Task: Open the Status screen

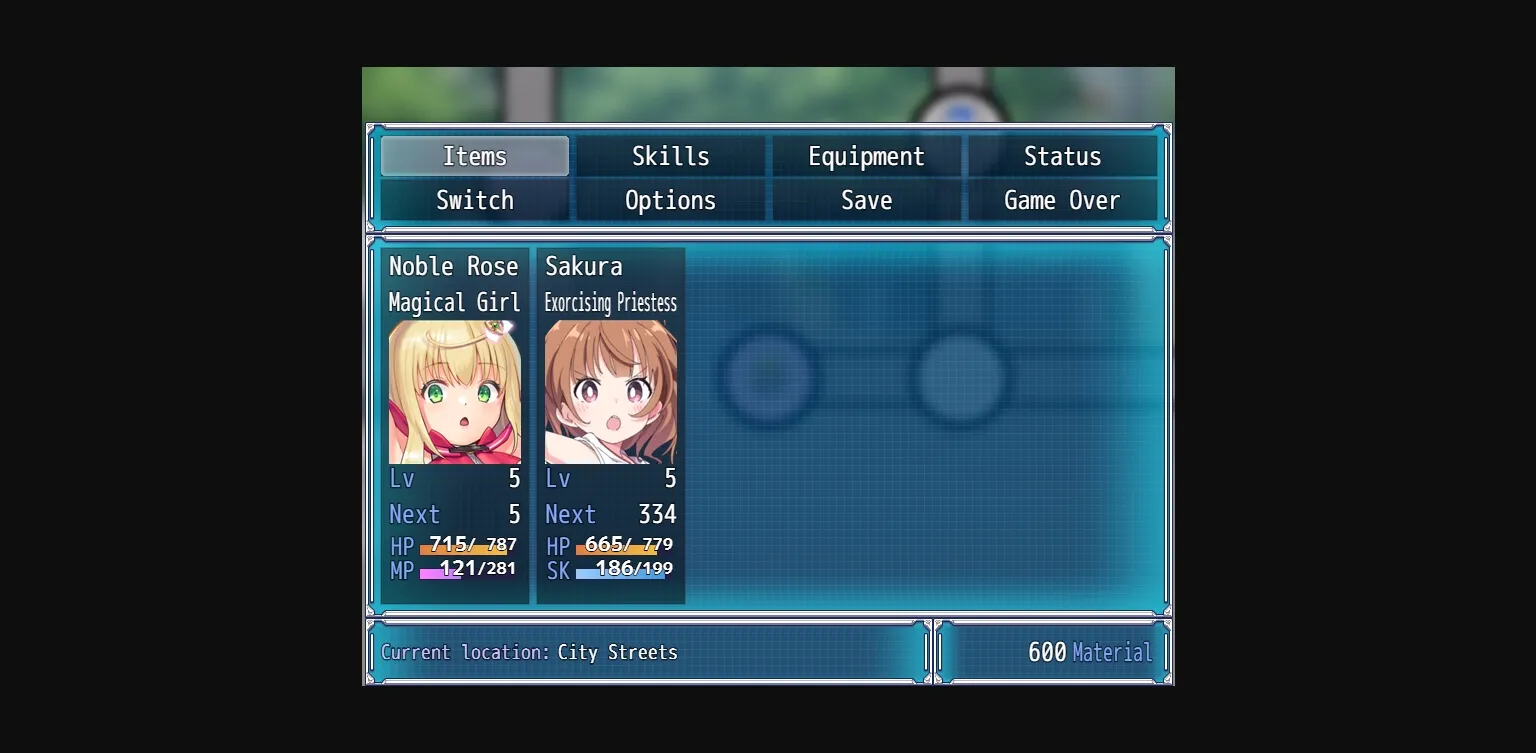Action: point(1062,156)
